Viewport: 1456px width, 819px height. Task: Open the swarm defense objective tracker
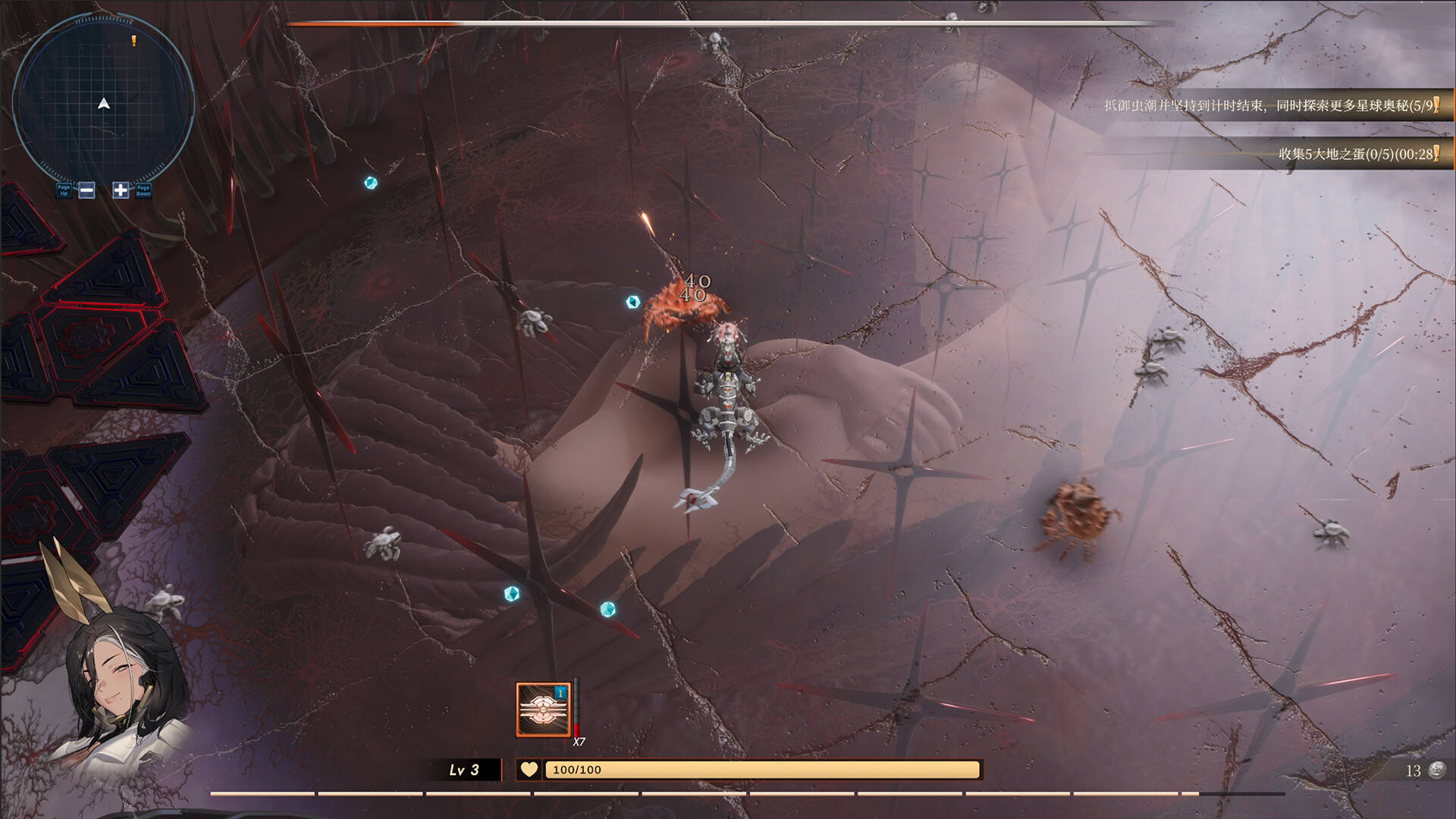point(1271,105)
